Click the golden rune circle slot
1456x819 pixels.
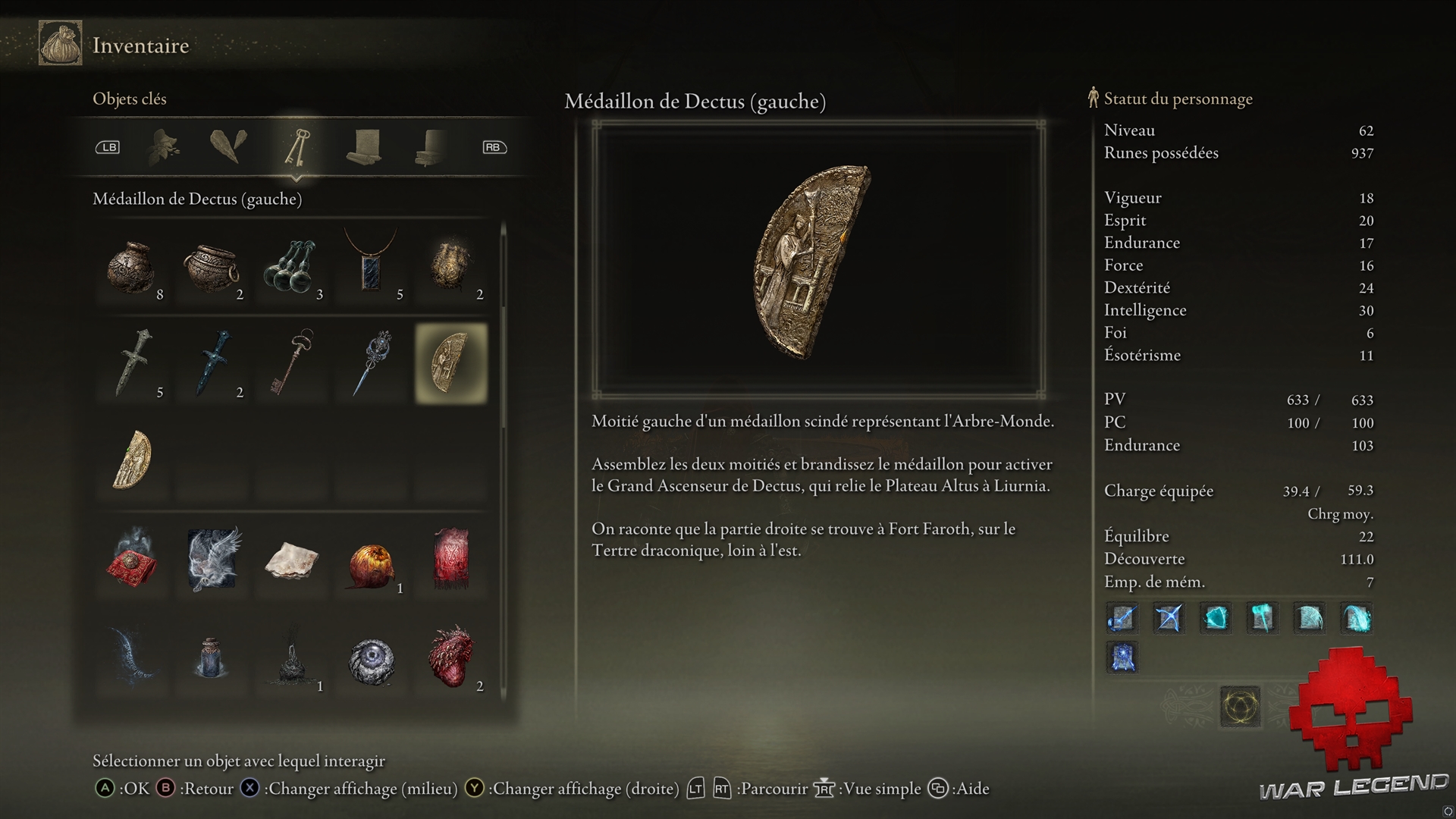[x=1241, y=707]
